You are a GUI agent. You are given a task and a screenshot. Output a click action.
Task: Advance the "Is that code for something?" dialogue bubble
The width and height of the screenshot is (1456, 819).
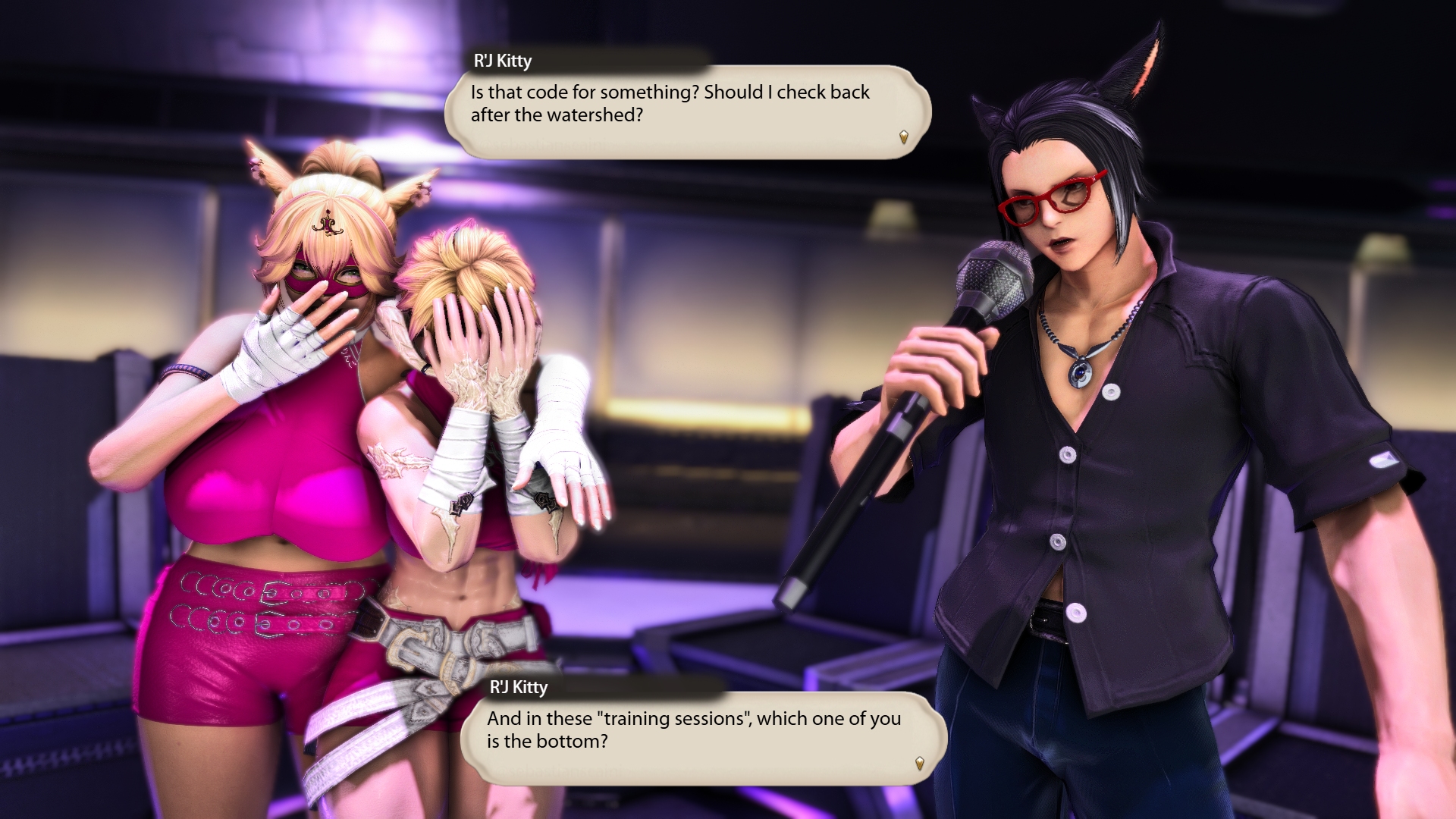coord(903,137)
